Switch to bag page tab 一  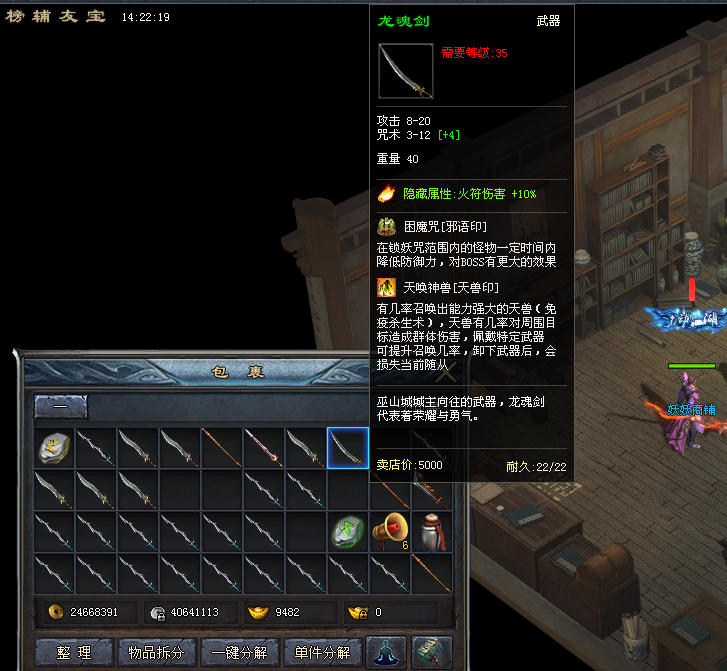point(61,407)
